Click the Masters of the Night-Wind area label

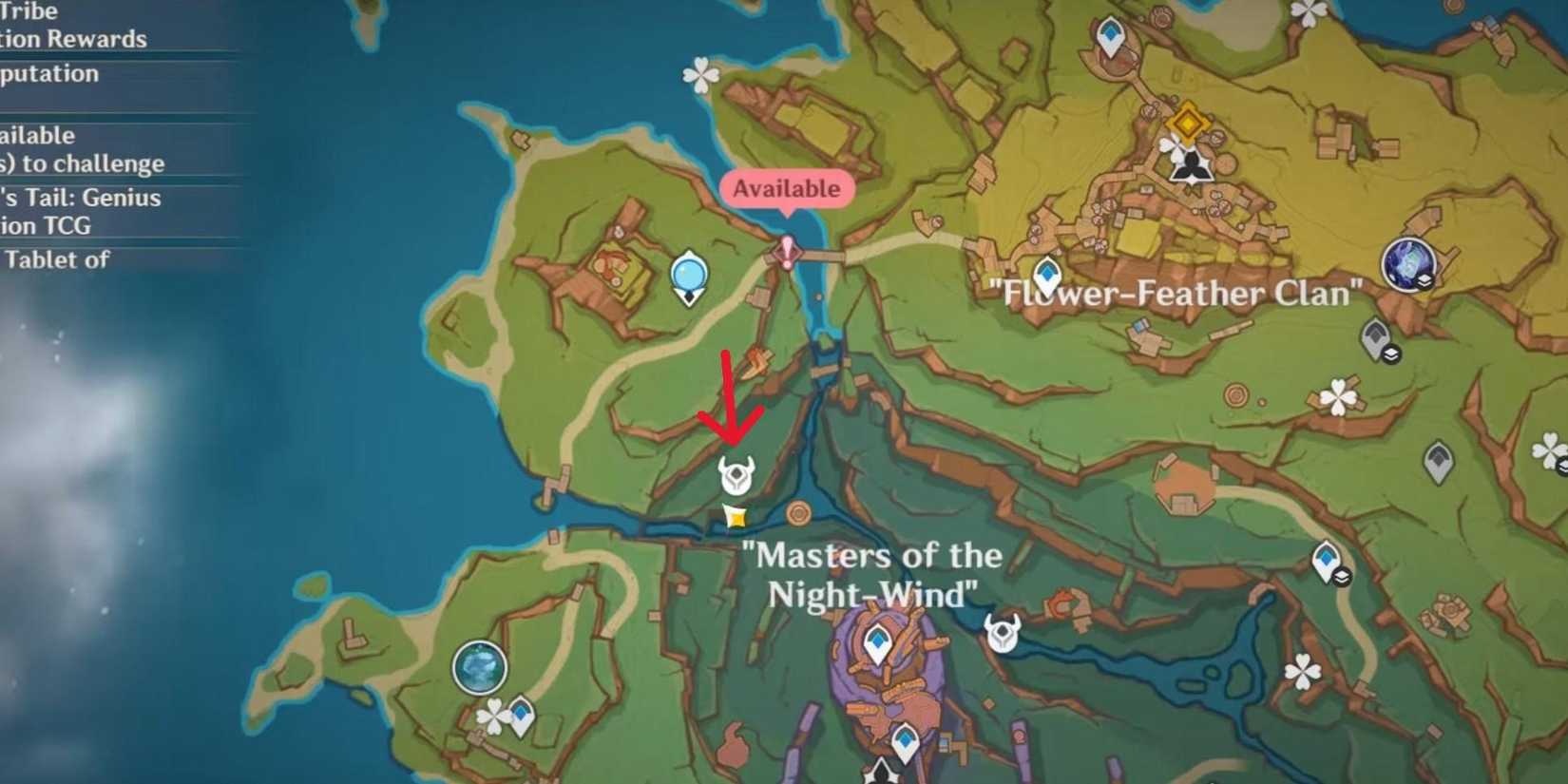pyautogui.click(x=874, y=575)
